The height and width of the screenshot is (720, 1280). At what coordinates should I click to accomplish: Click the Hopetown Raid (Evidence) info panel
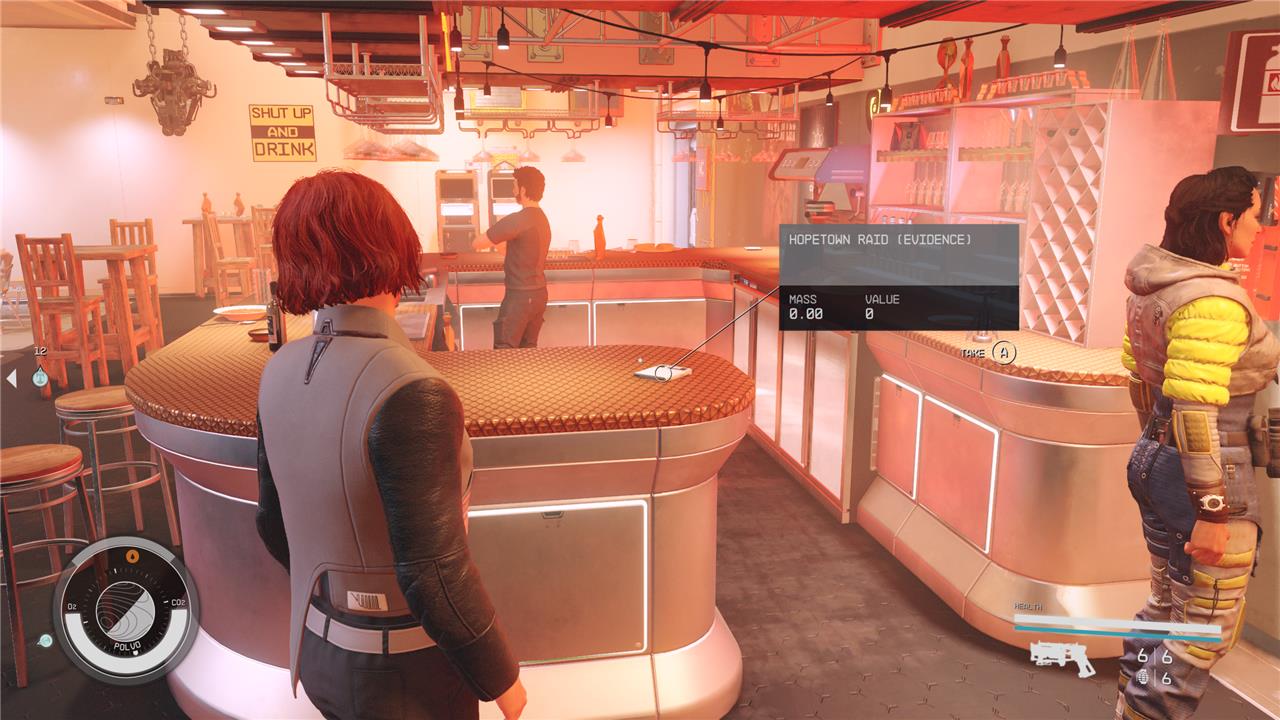[898, 277]
